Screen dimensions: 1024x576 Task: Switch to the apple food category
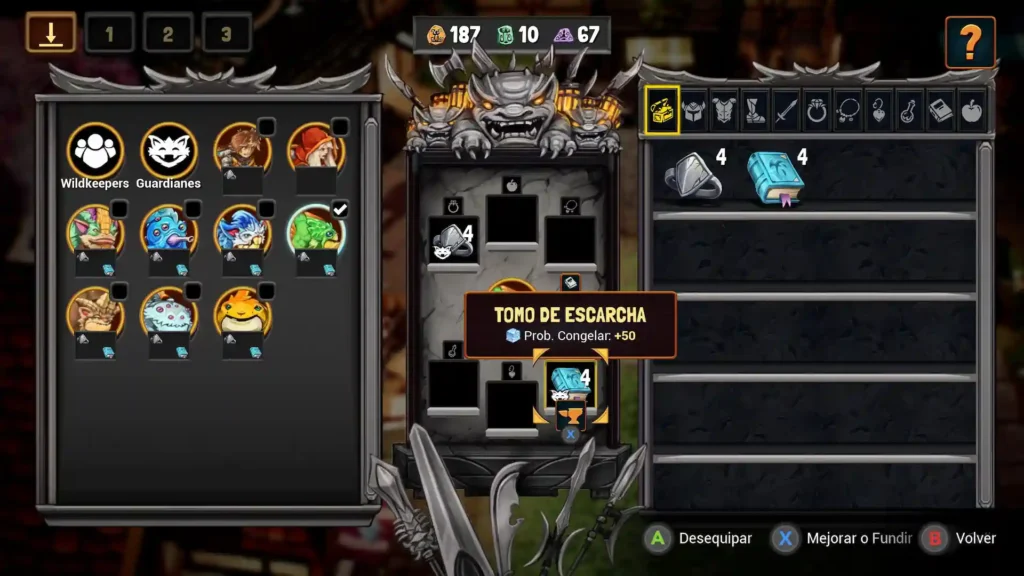(x=972, y=109)
